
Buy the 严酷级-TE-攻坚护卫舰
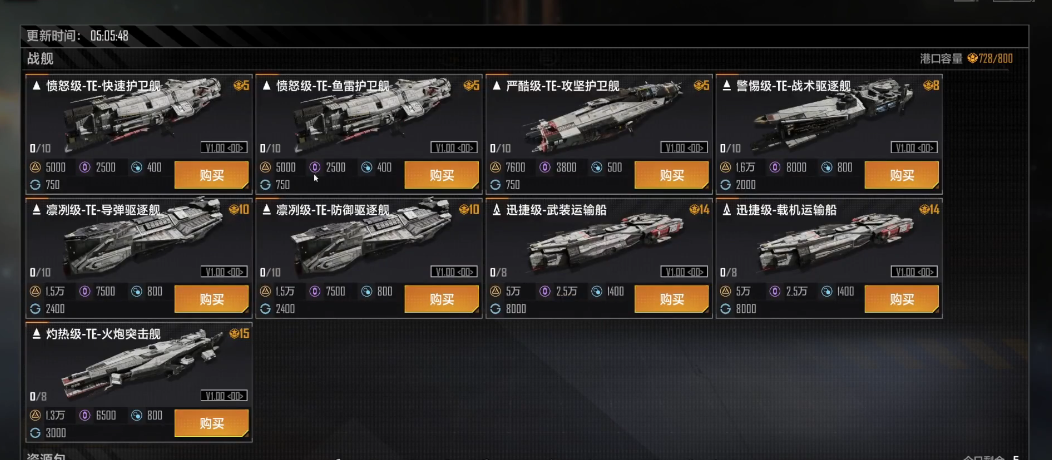coord(671,175)
